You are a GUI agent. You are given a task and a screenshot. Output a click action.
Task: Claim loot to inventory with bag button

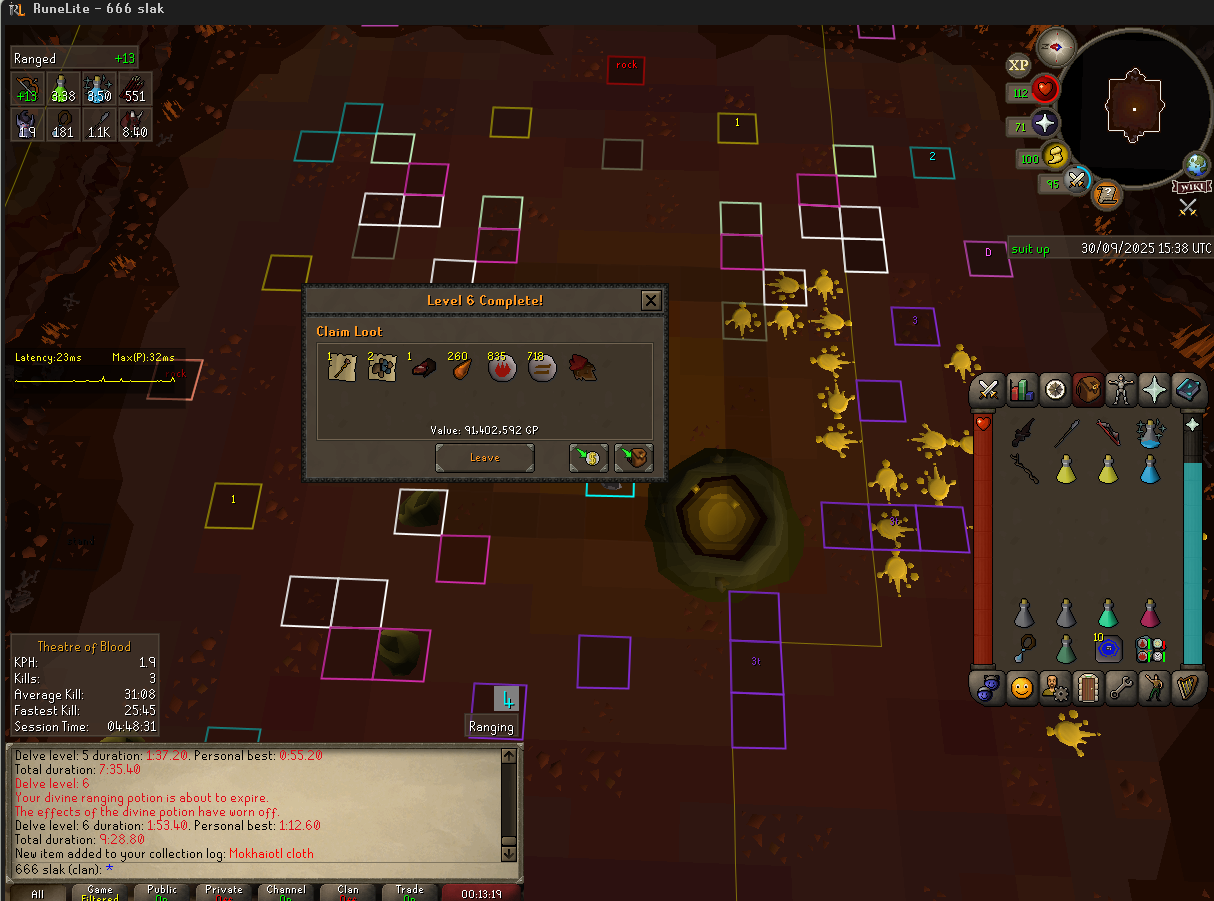[x=634, y=458]
